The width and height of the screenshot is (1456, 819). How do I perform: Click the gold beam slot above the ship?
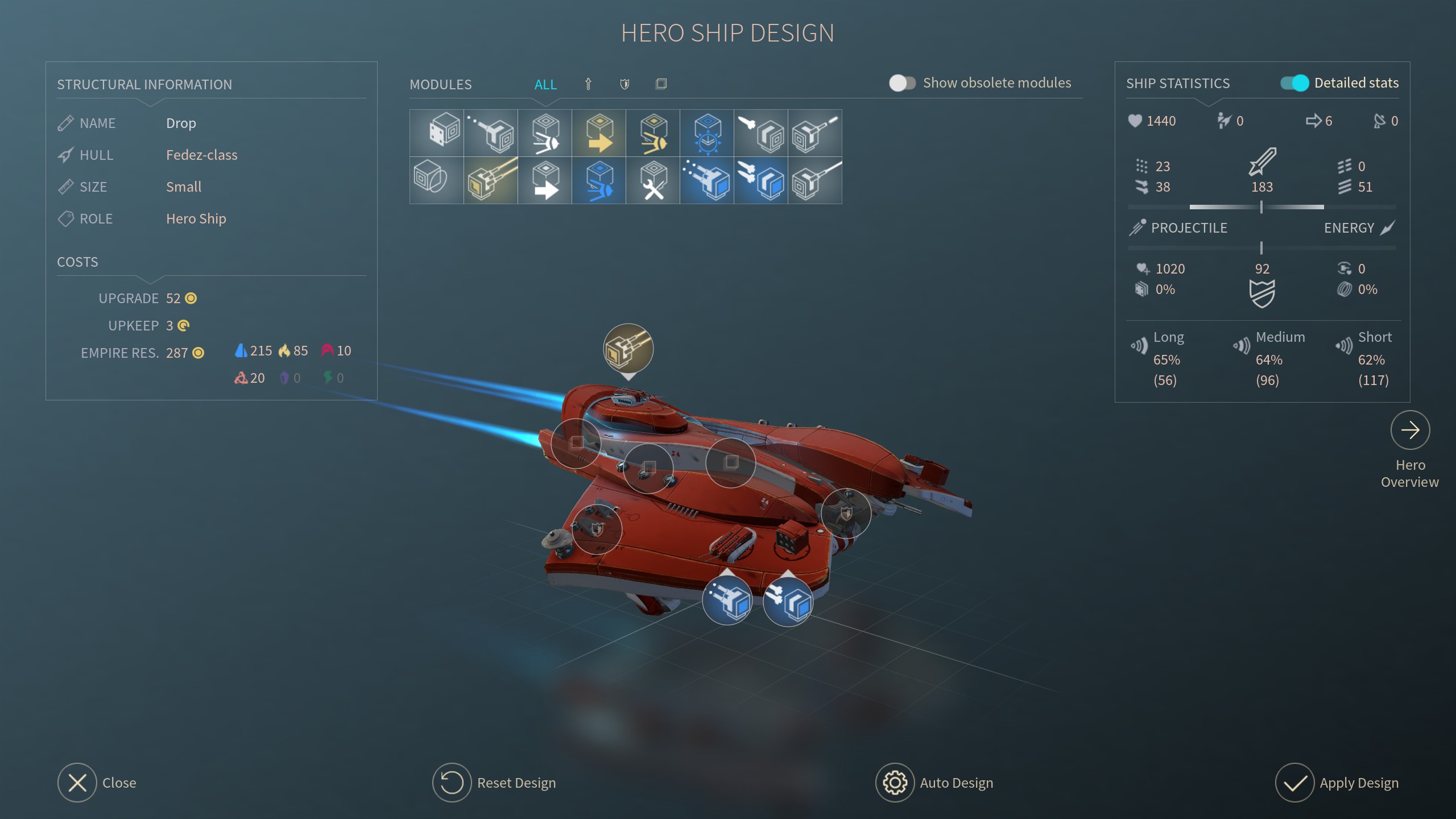tap(628, 349)
